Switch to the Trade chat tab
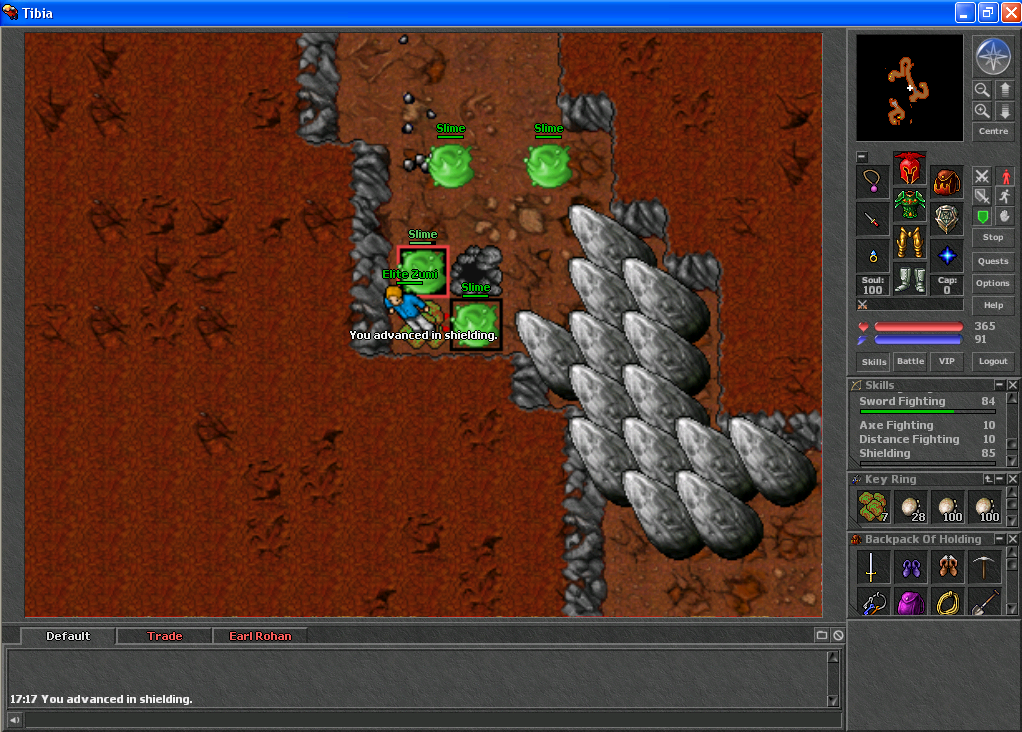 [165, 636]
